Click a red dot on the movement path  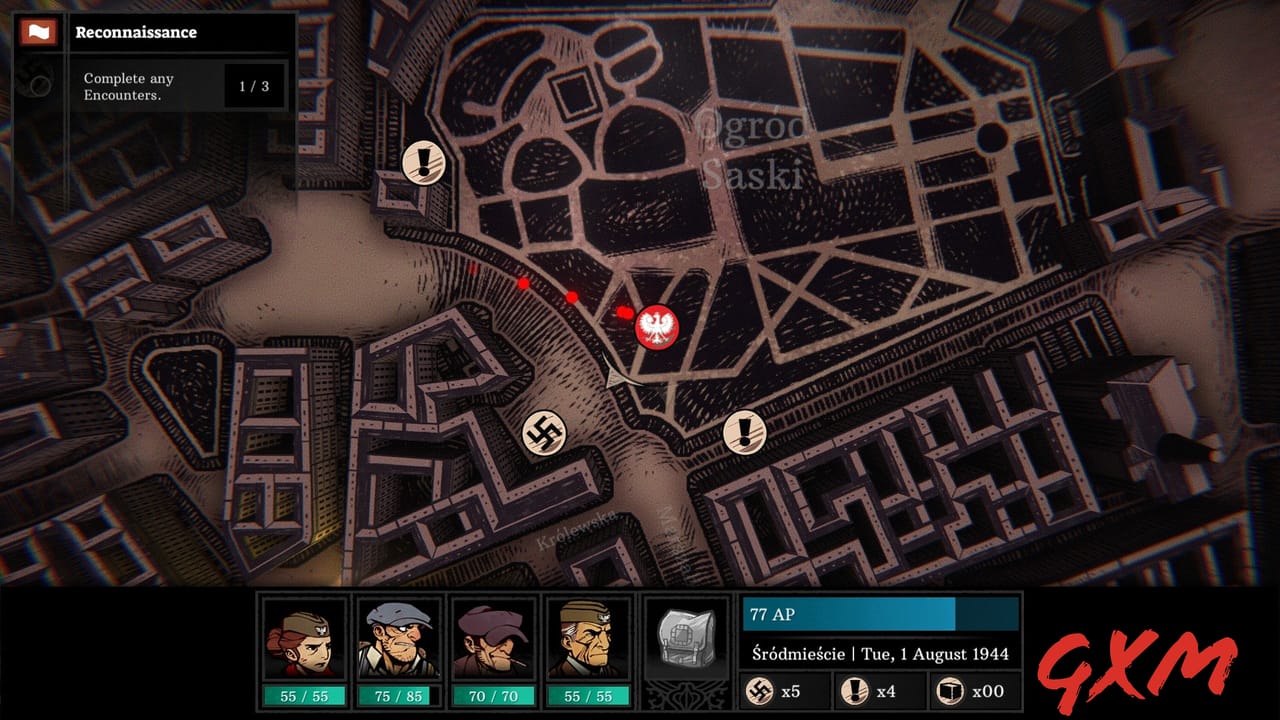pos(573,297)
